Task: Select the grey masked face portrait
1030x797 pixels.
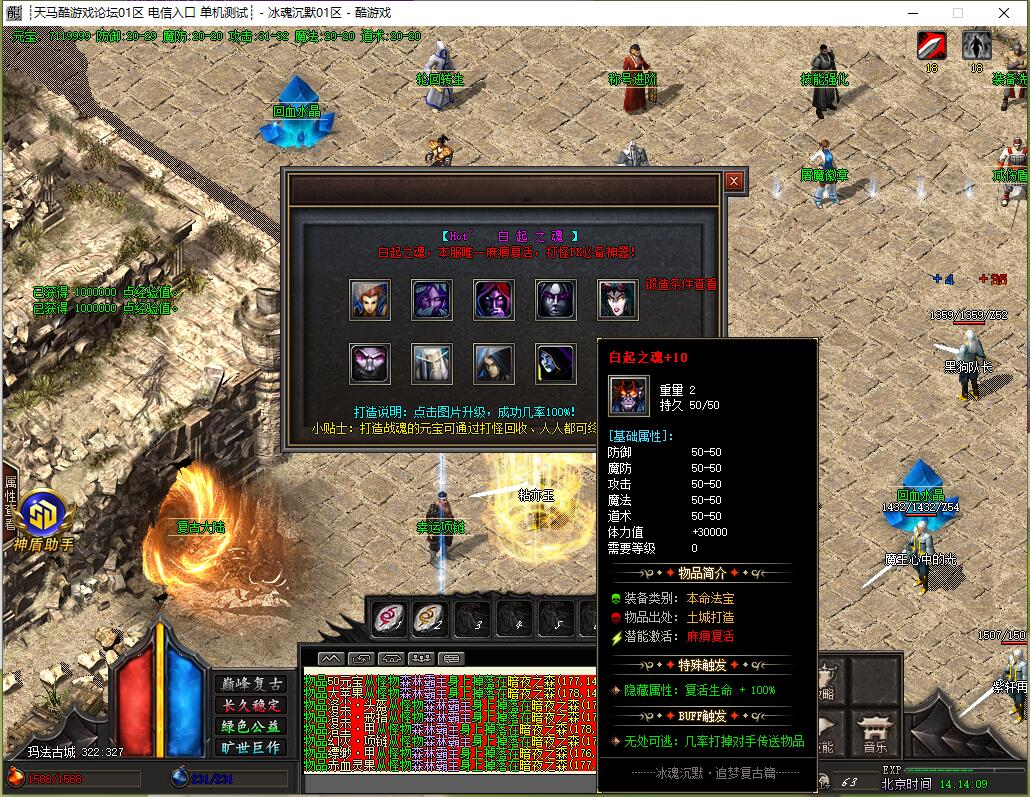Action: (x=556, y=299)
